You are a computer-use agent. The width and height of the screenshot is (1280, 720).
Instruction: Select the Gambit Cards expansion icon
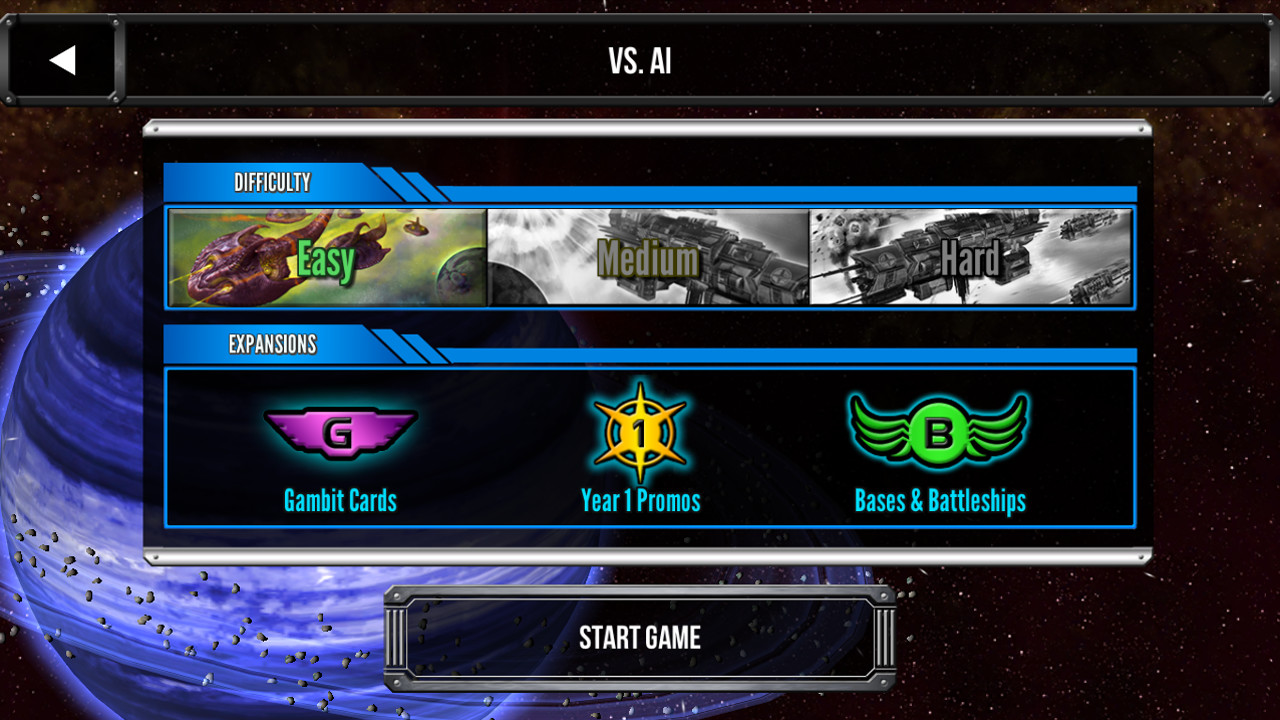(340, 432)
